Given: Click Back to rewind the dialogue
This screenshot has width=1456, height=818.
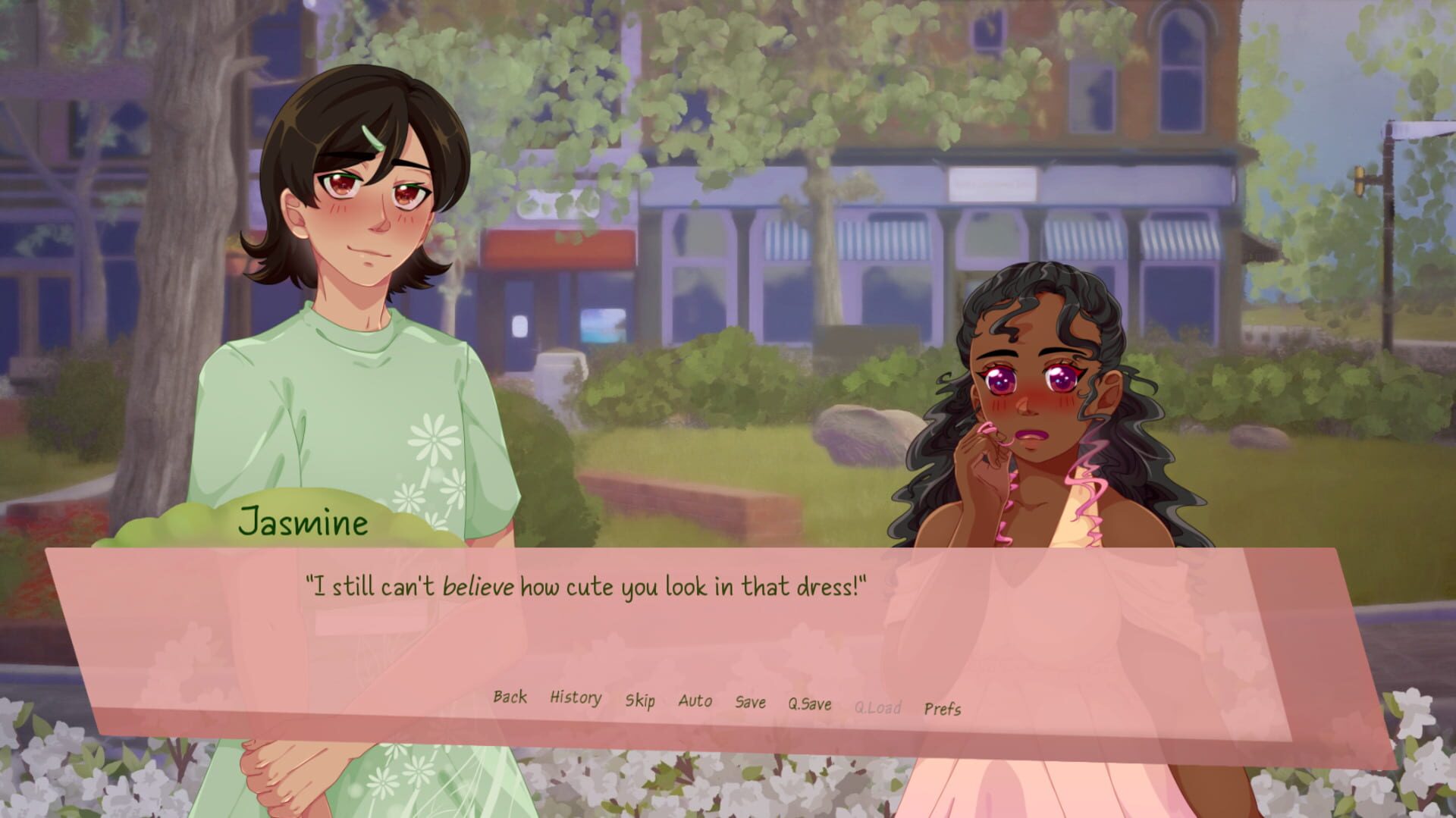Looking at the screenshot, I should [x=510, y=697].
